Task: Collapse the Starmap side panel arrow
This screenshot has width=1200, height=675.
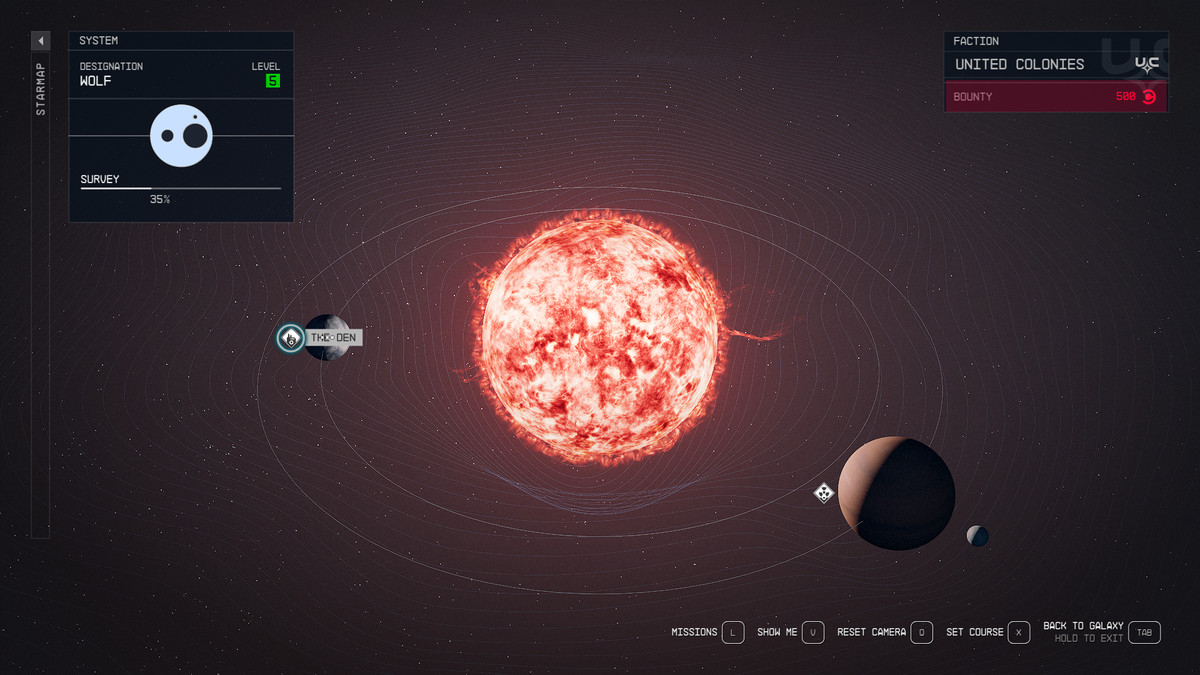Action: pyautogui.click(x=41, y=41)
